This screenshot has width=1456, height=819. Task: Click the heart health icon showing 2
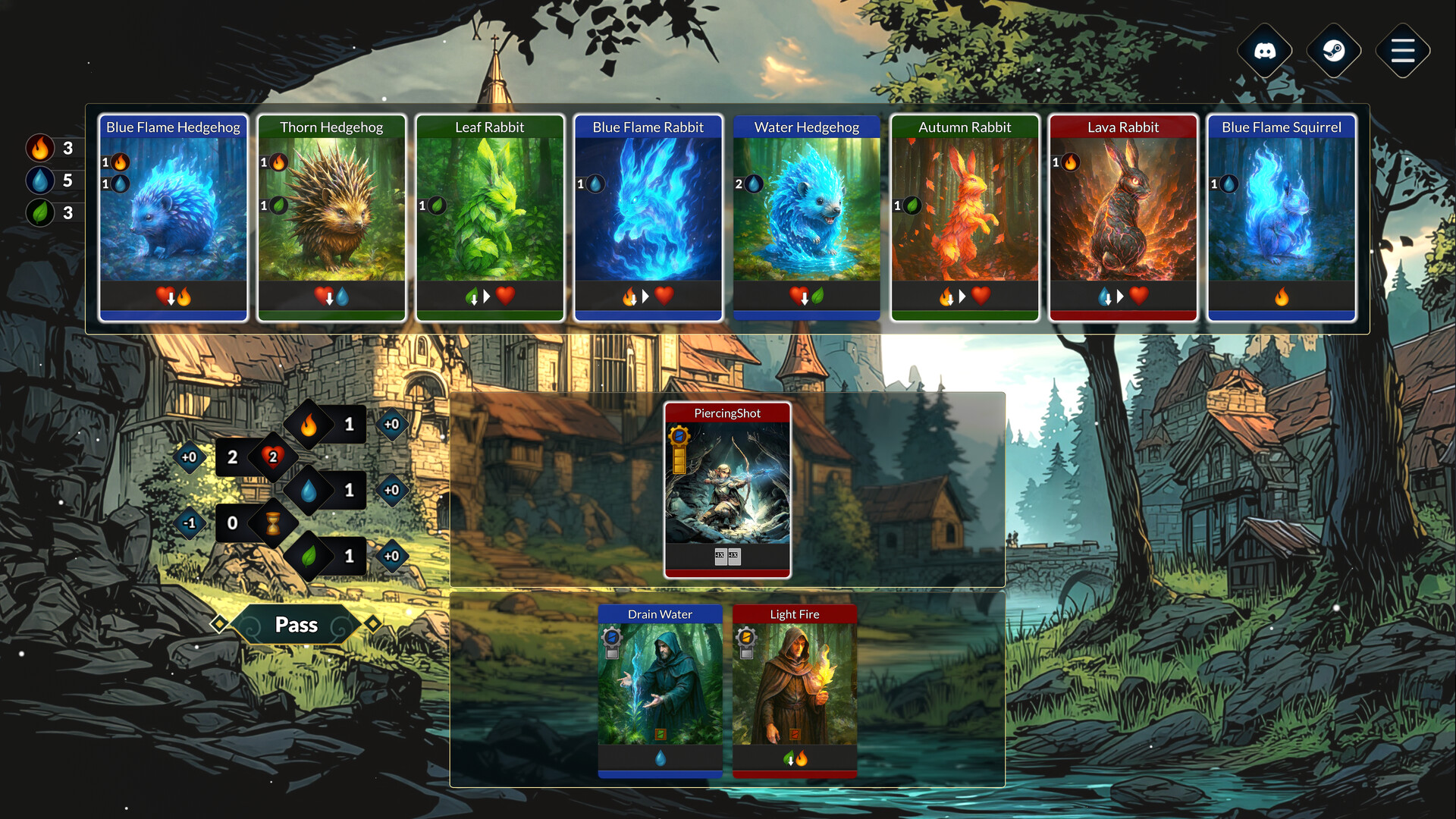(271, 457)
